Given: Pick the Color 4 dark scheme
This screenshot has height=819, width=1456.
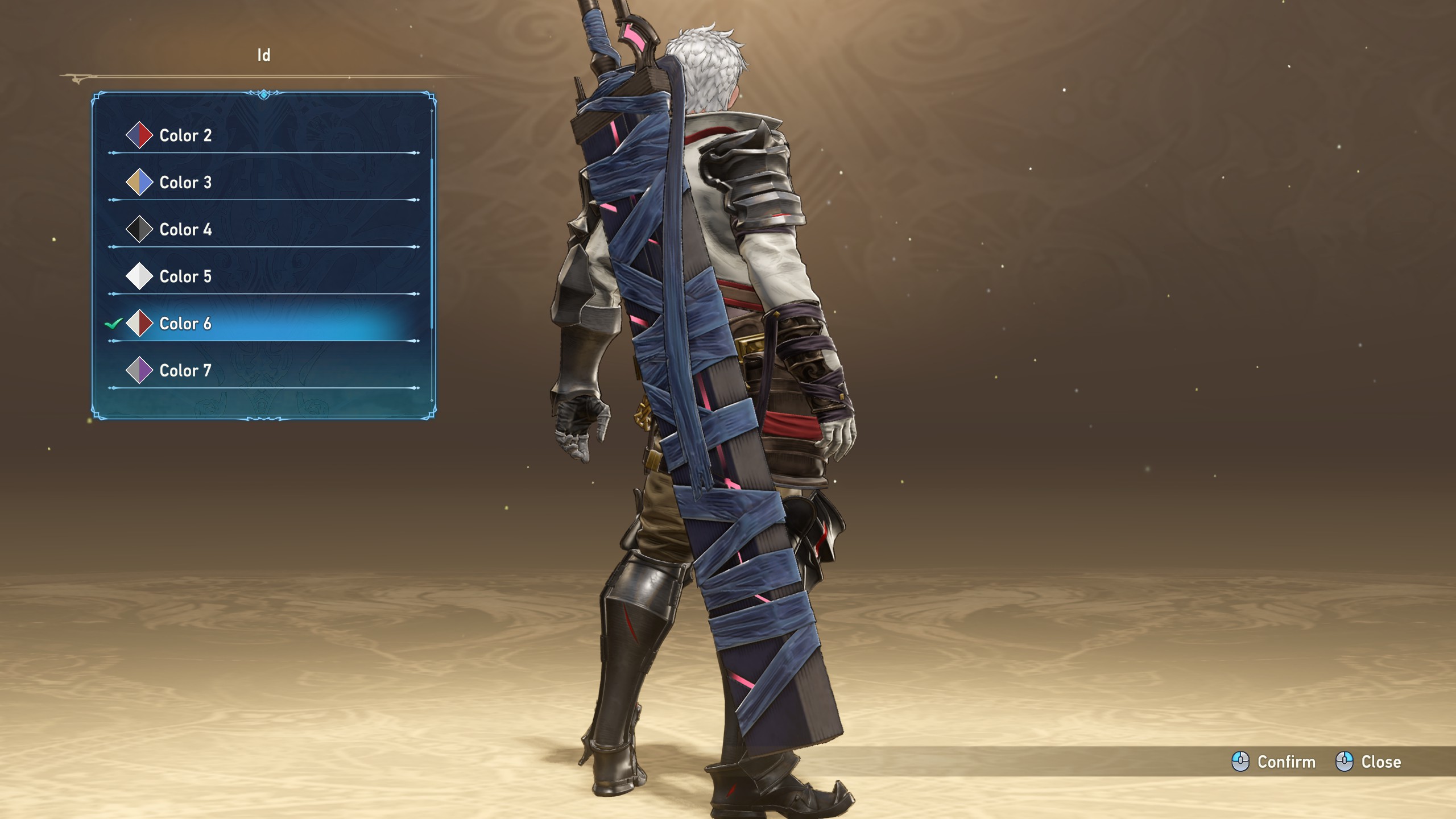Looking at the screenshot, I should [185, 230].
